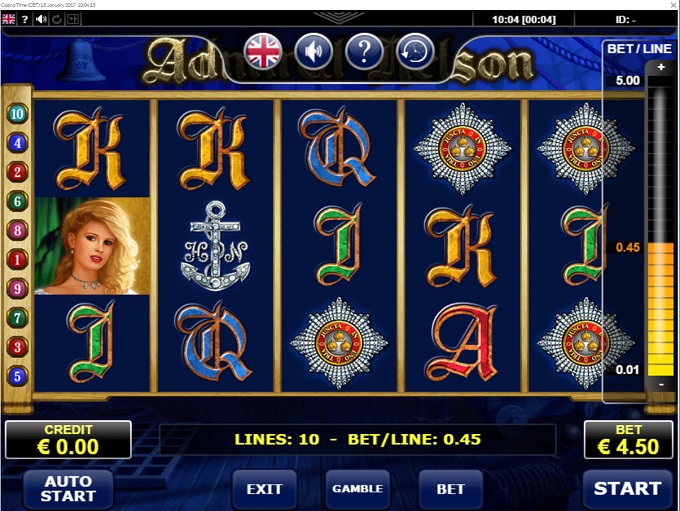Click the small question mark in top bar

point(24,19)
